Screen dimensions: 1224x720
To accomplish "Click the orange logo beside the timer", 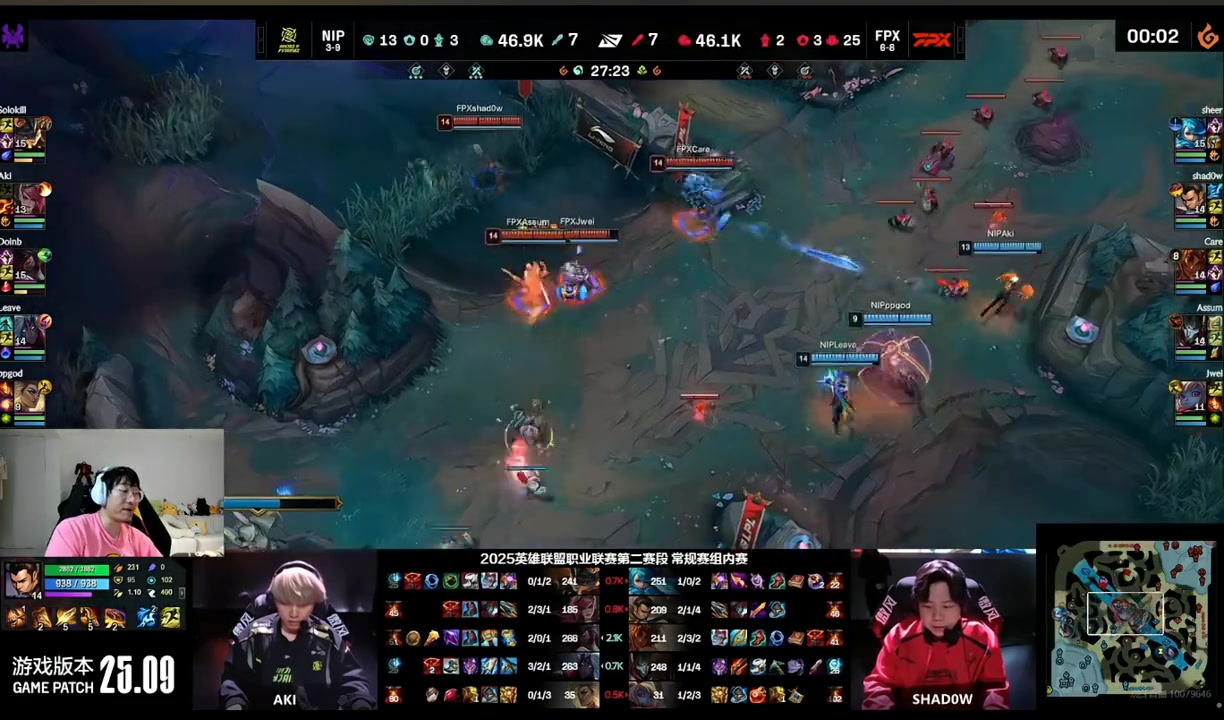I will coord(1207,36).
